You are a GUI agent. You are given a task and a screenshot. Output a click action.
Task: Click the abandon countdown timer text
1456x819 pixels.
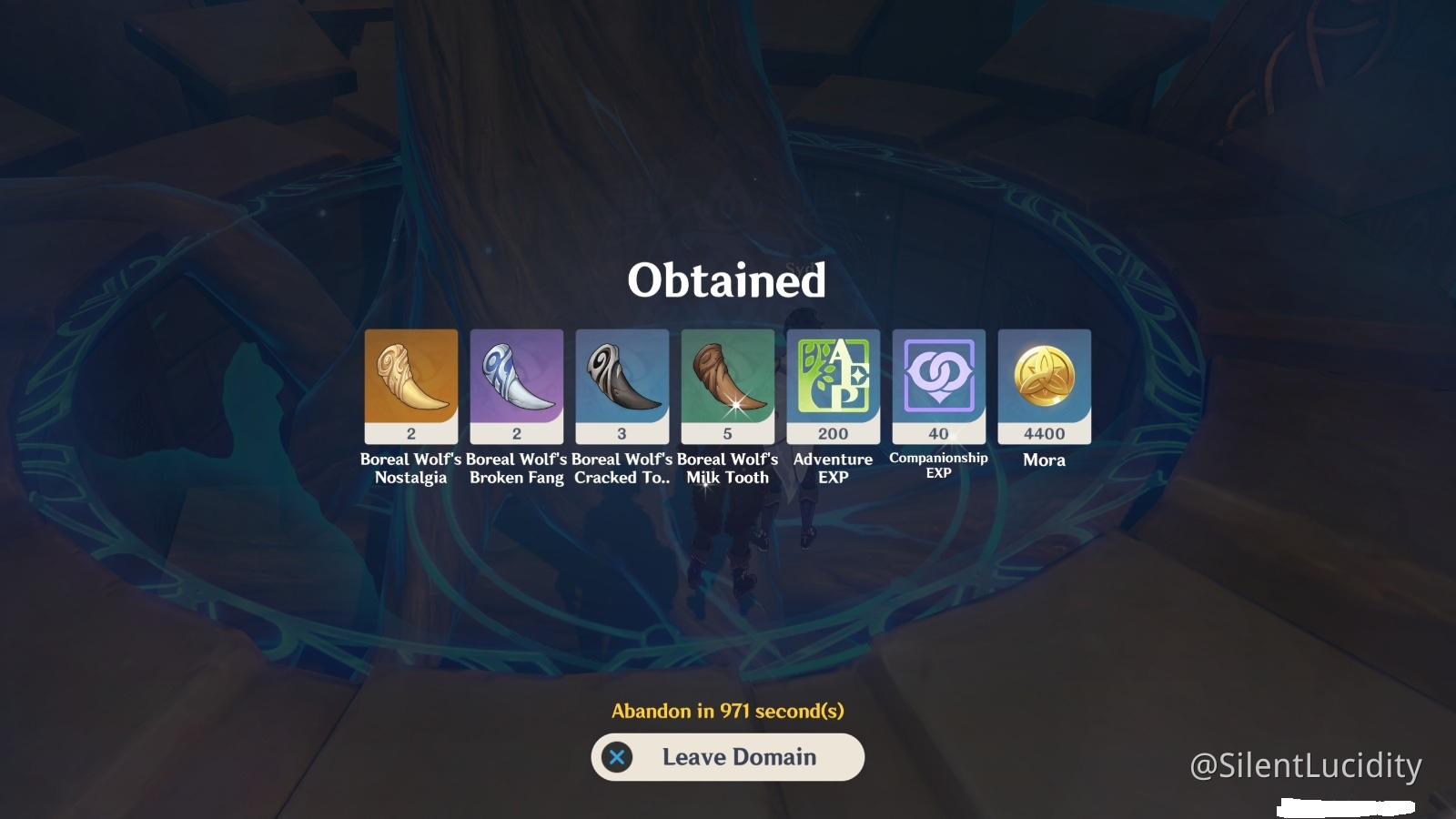click(x=727, y=713)
